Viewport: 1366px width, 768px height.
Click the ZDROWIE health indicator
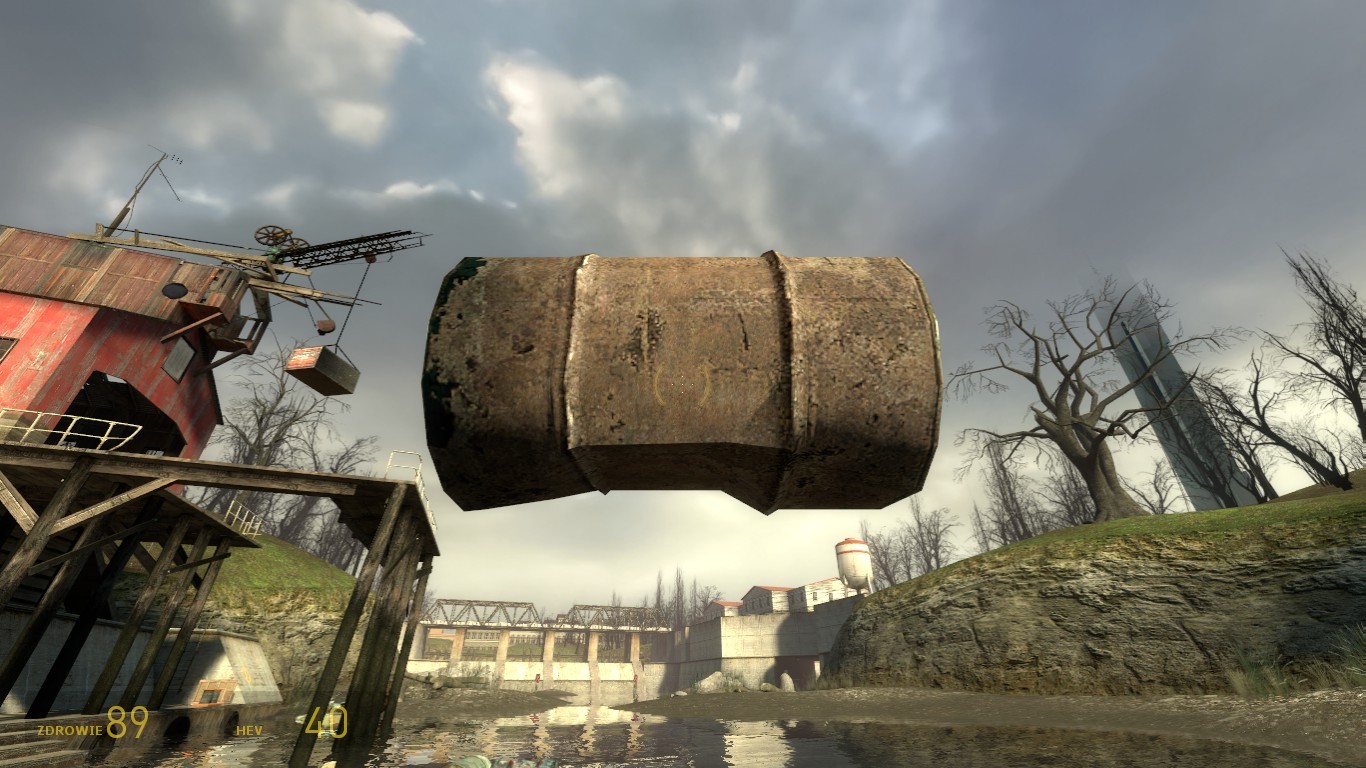click(x=70, y=728)
